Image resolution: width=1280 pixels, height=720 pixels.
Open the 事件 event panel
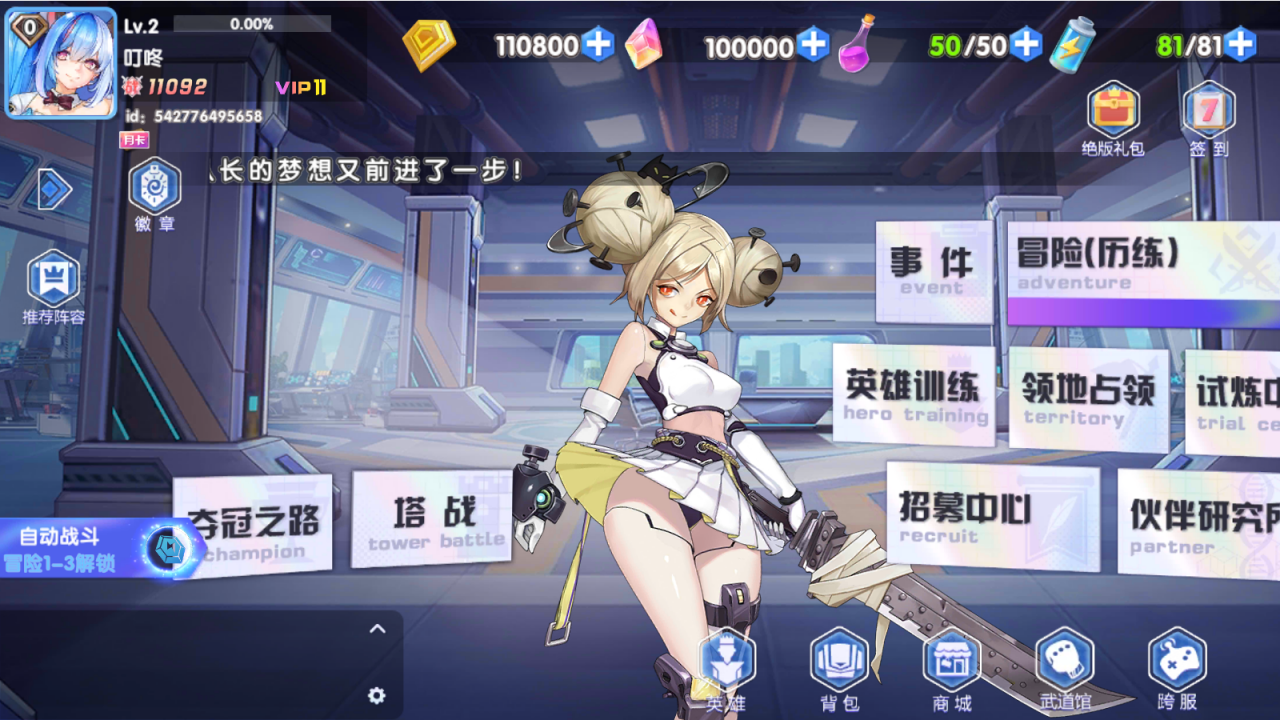932,270
